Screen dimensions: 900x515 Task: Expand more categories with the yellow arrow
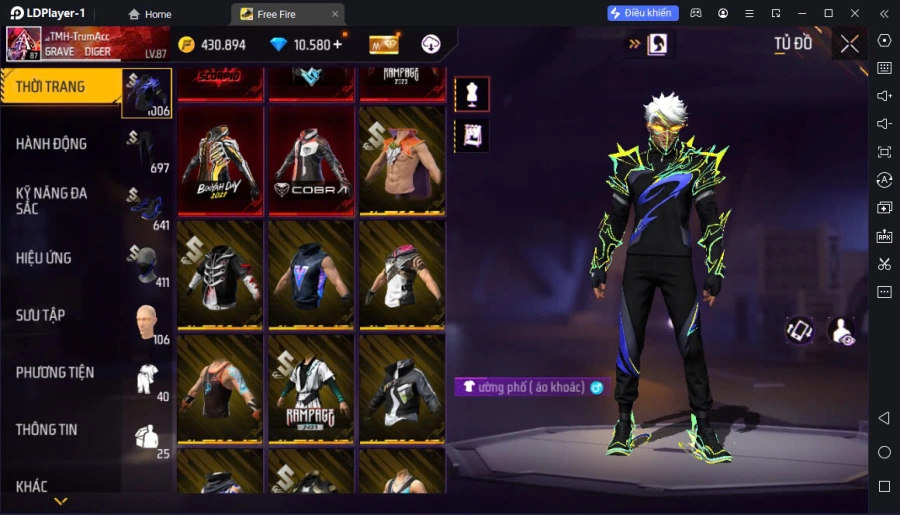[x=61, y=501]
